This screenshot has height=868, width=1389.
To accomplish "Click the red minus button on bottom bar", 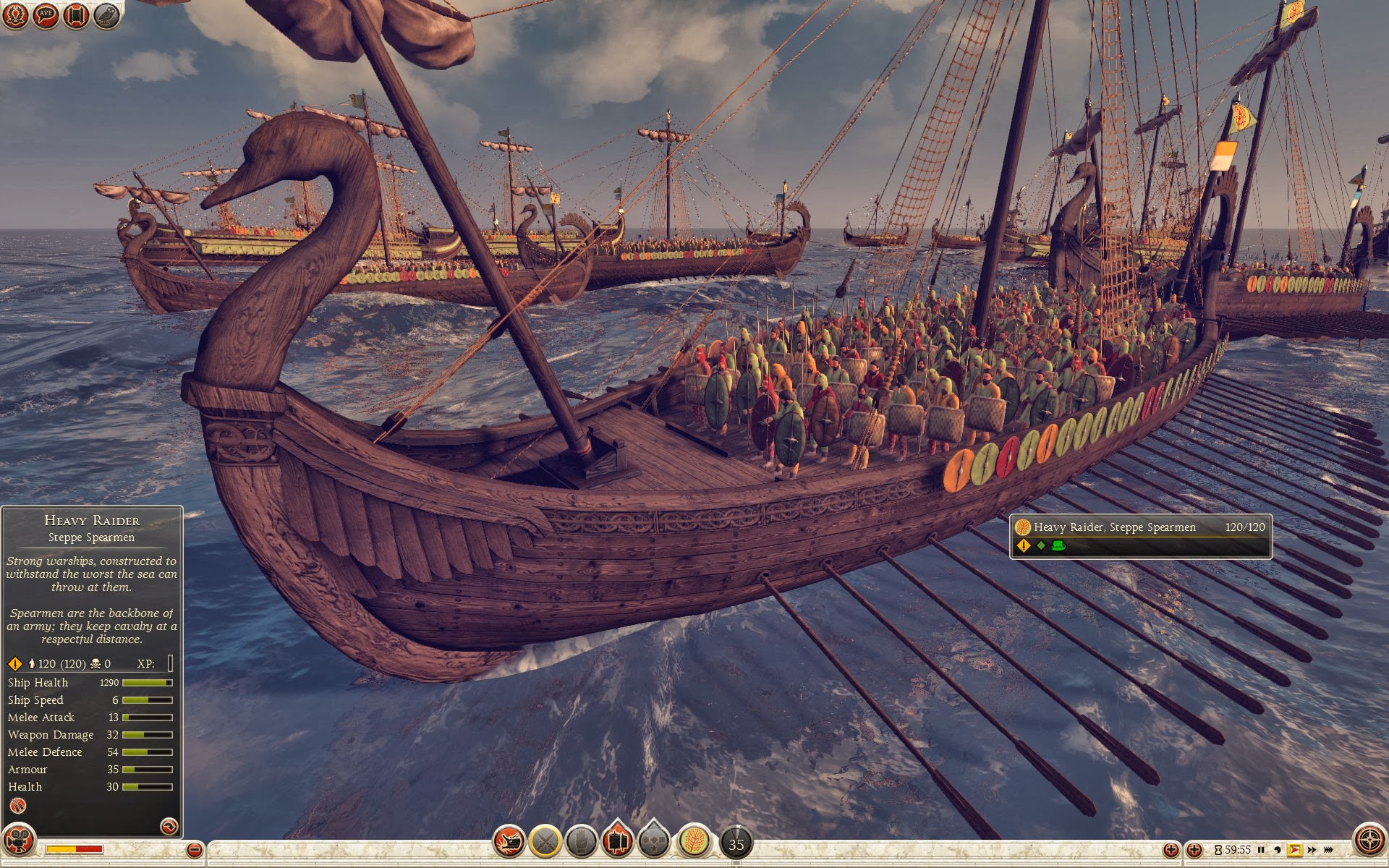I will (194, 850).
